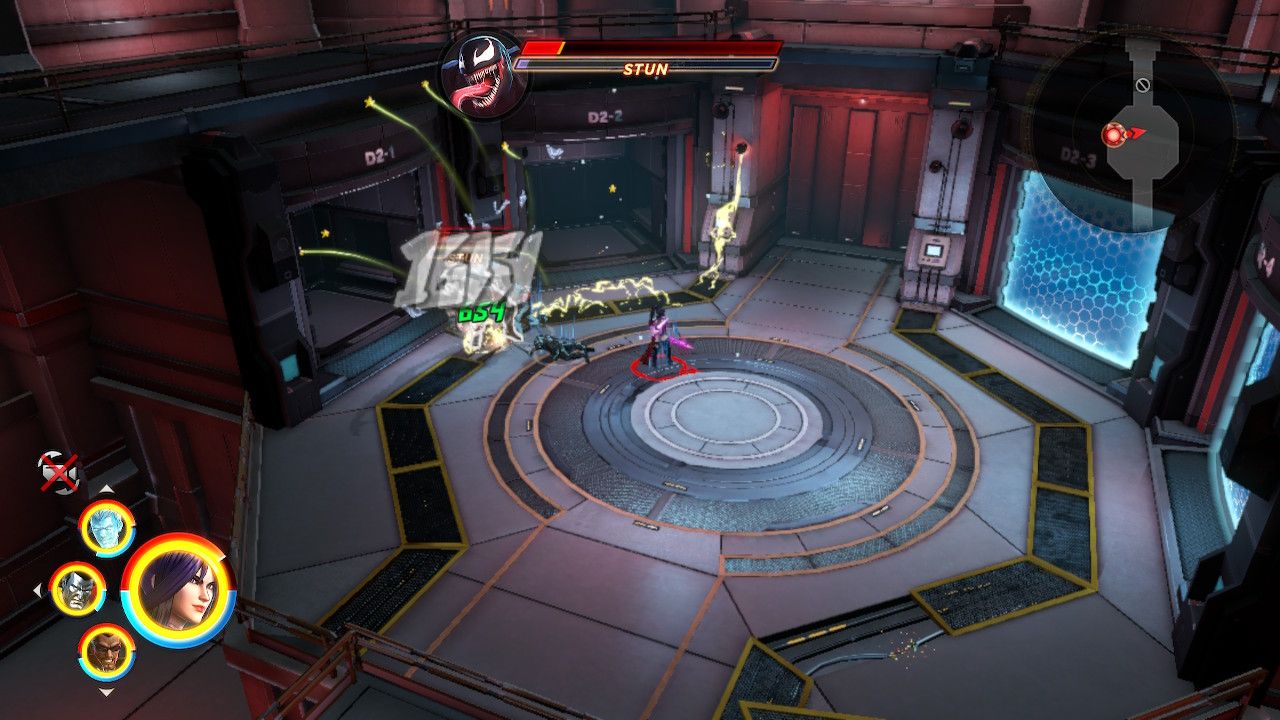Toggle to the next hero with the down arrow
The height and width of the screenshot is (720, 1280).
point(106,693)
